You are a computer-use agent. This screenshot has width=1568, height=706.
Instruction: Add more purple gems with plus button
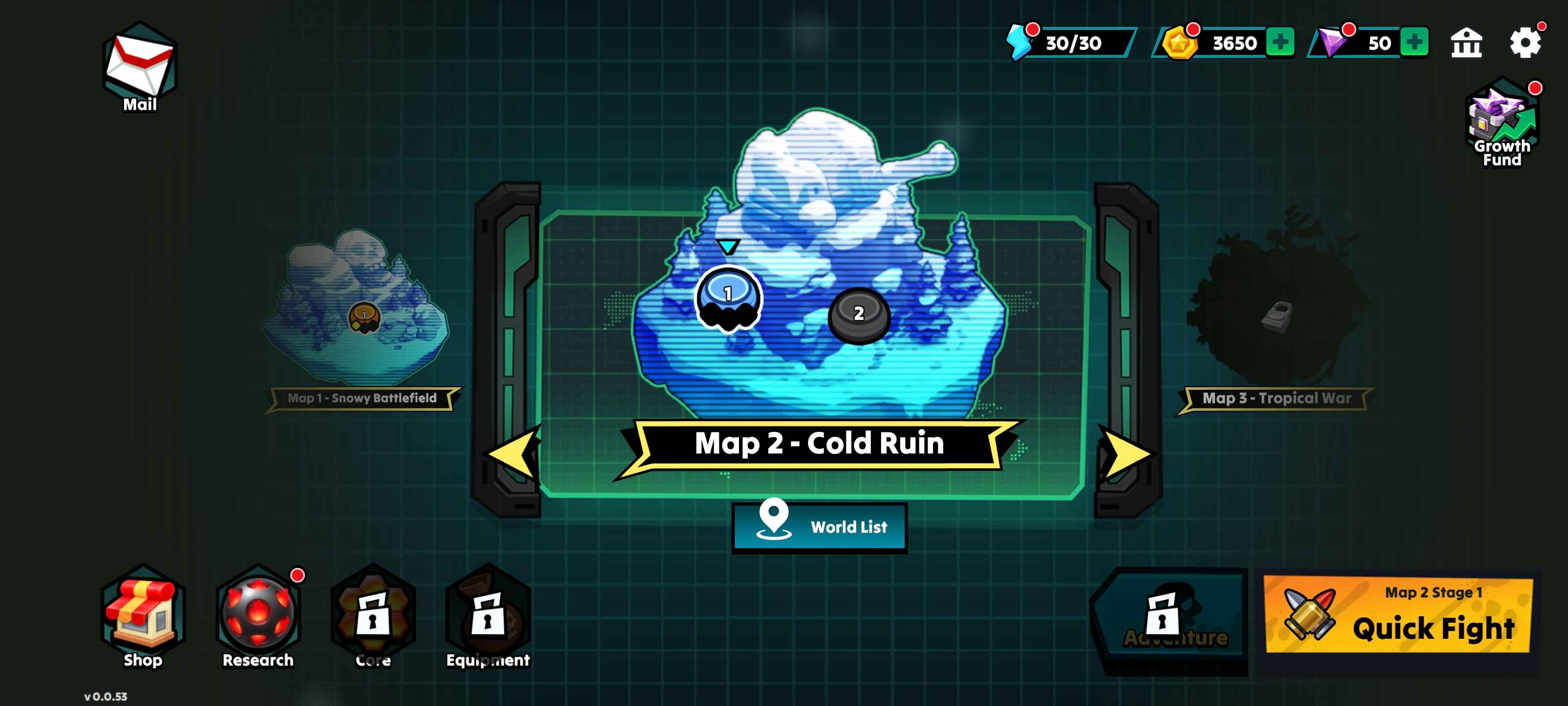click(1414, 42)
